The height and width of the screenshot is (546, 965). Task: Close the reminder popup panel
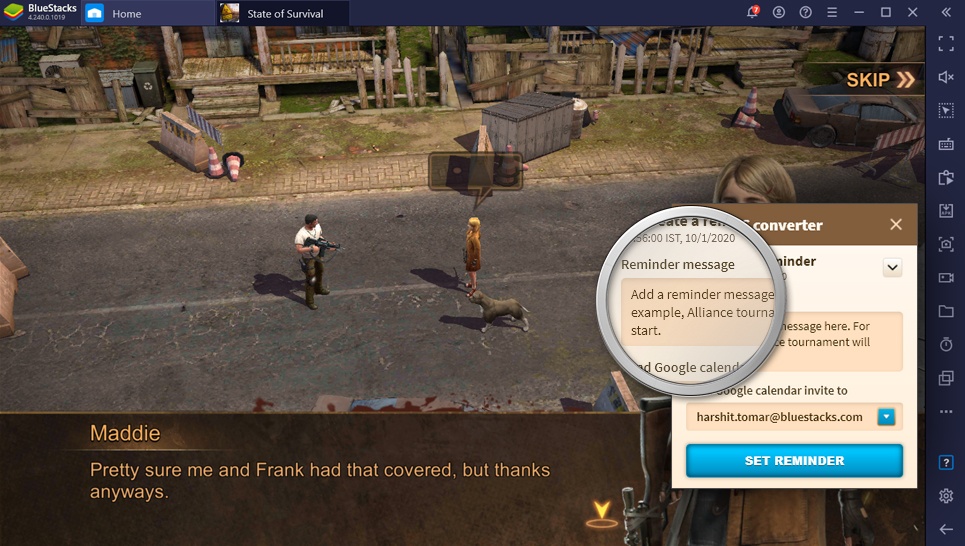pos(896,225)
